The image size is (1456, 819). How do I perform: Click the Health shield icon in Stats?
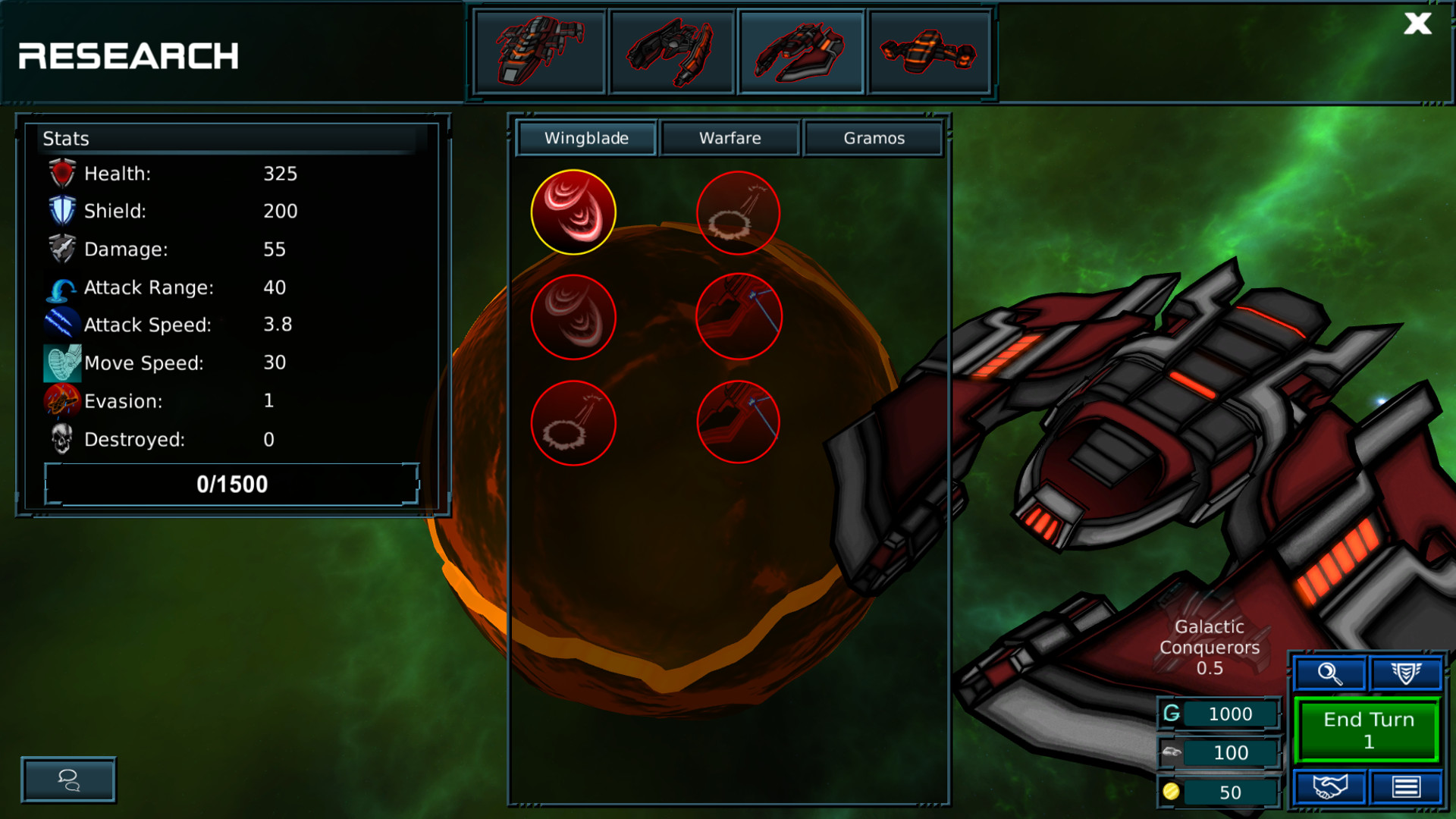click(x=61, y=173)
